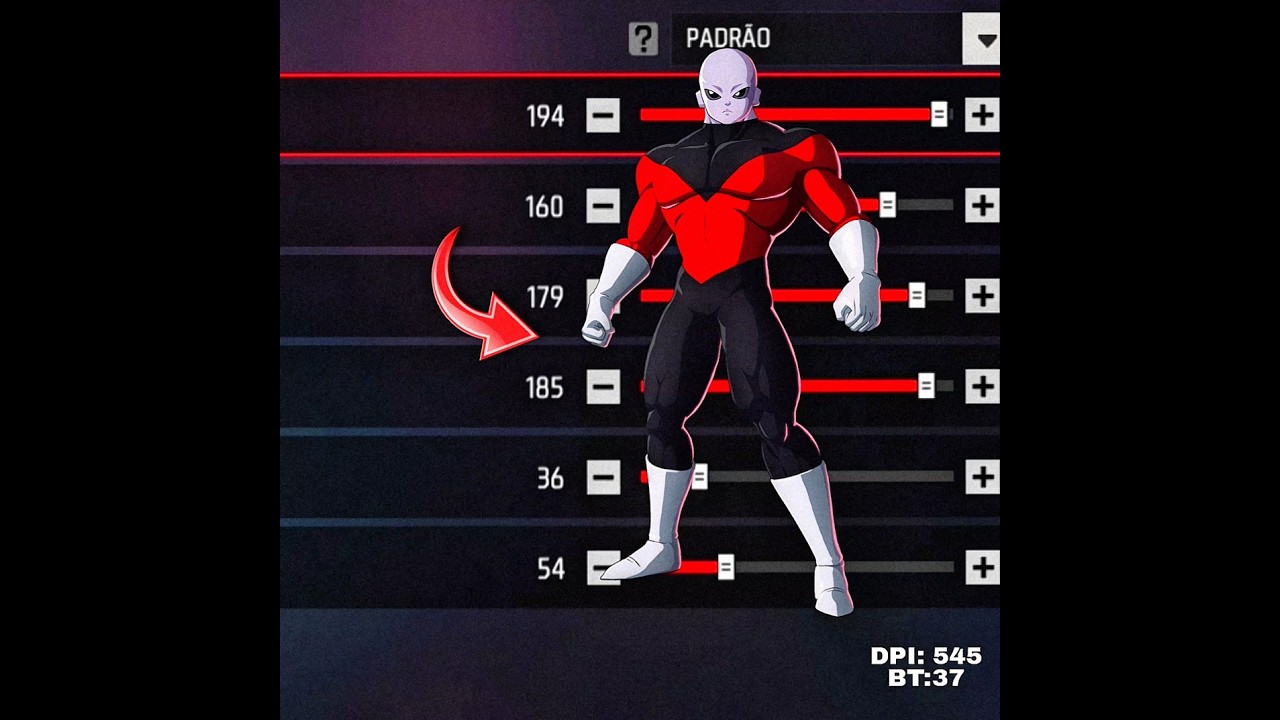This screenshot has height=720, width=1280.
Task: Click the slider handle on the 194 row
Action: tap(939, 115)
